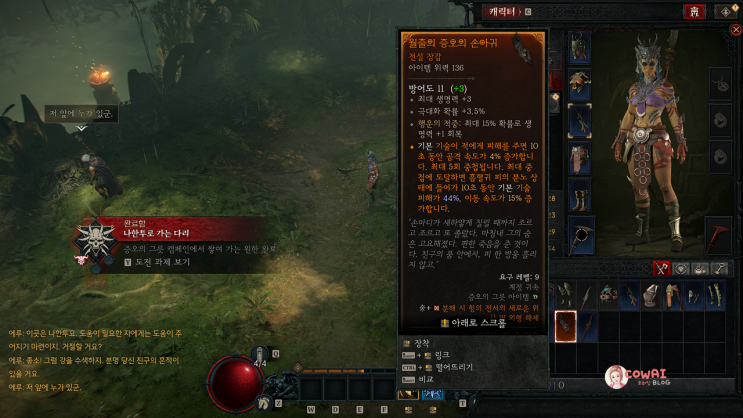
Task: Select the equipped chest armor slot
Action: [x=580, y=83]
